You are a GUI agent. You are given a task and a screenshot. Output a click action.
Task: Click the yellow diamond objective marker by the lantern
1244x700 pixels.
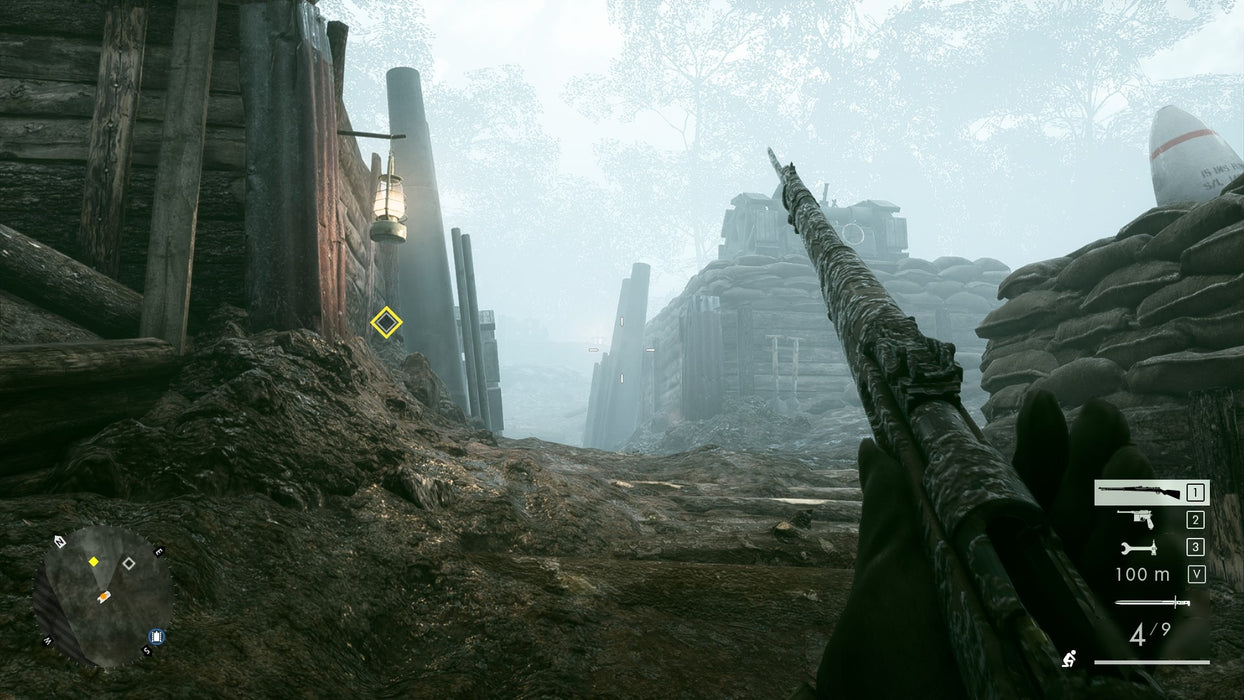click(x=386, y=322)
